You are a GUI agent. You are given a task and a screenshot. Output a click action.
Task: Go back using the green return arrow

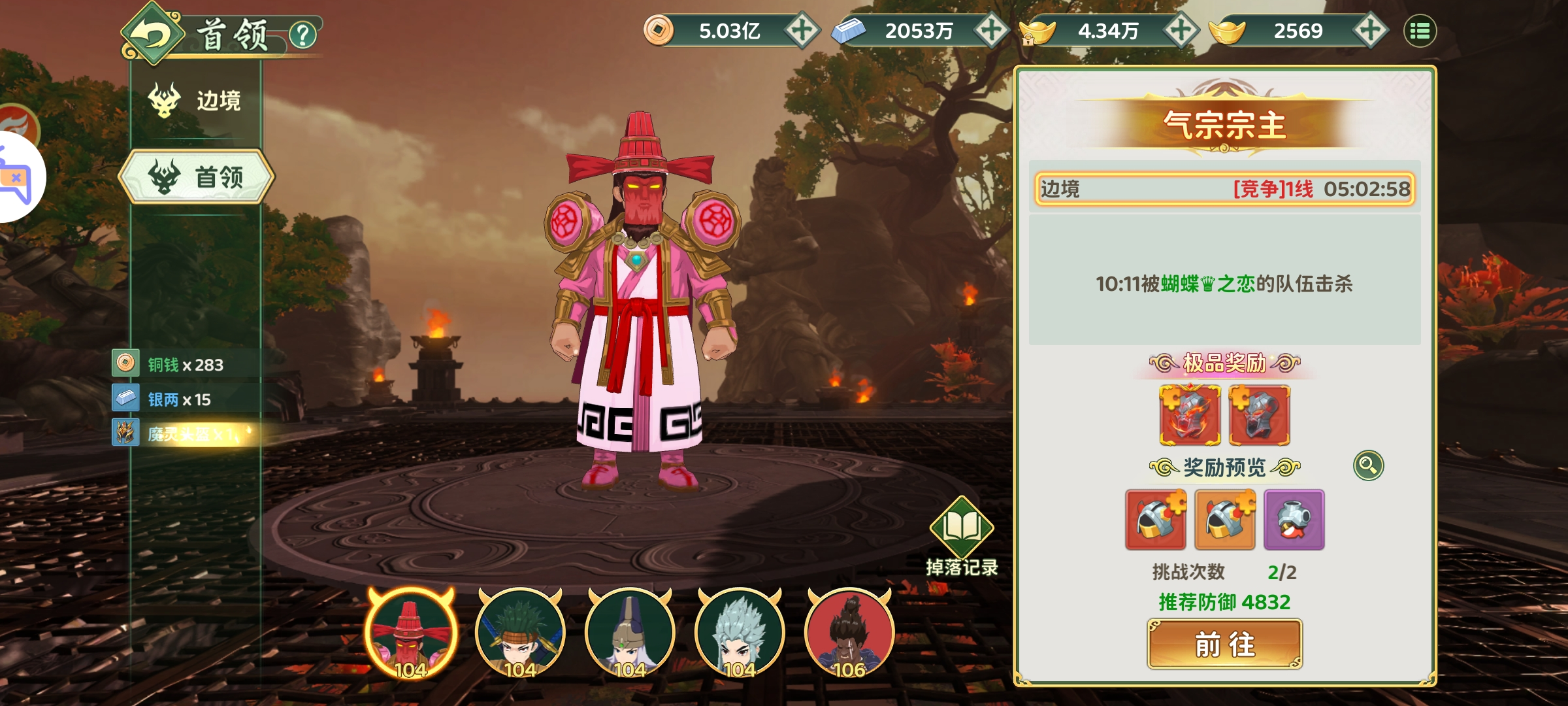pos(152,34)
